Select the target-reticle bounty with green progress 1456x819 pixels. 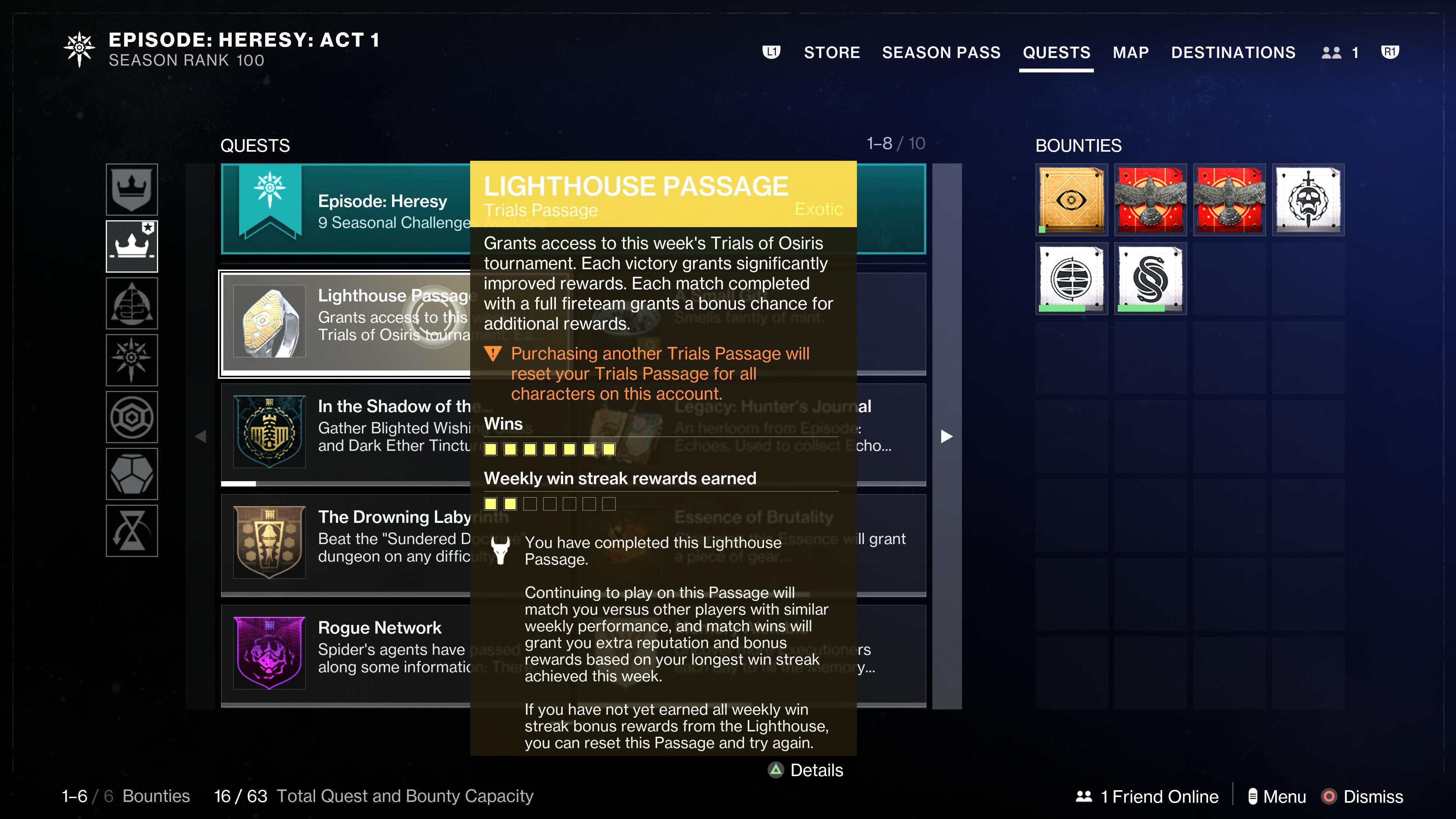click(1071, 278)
